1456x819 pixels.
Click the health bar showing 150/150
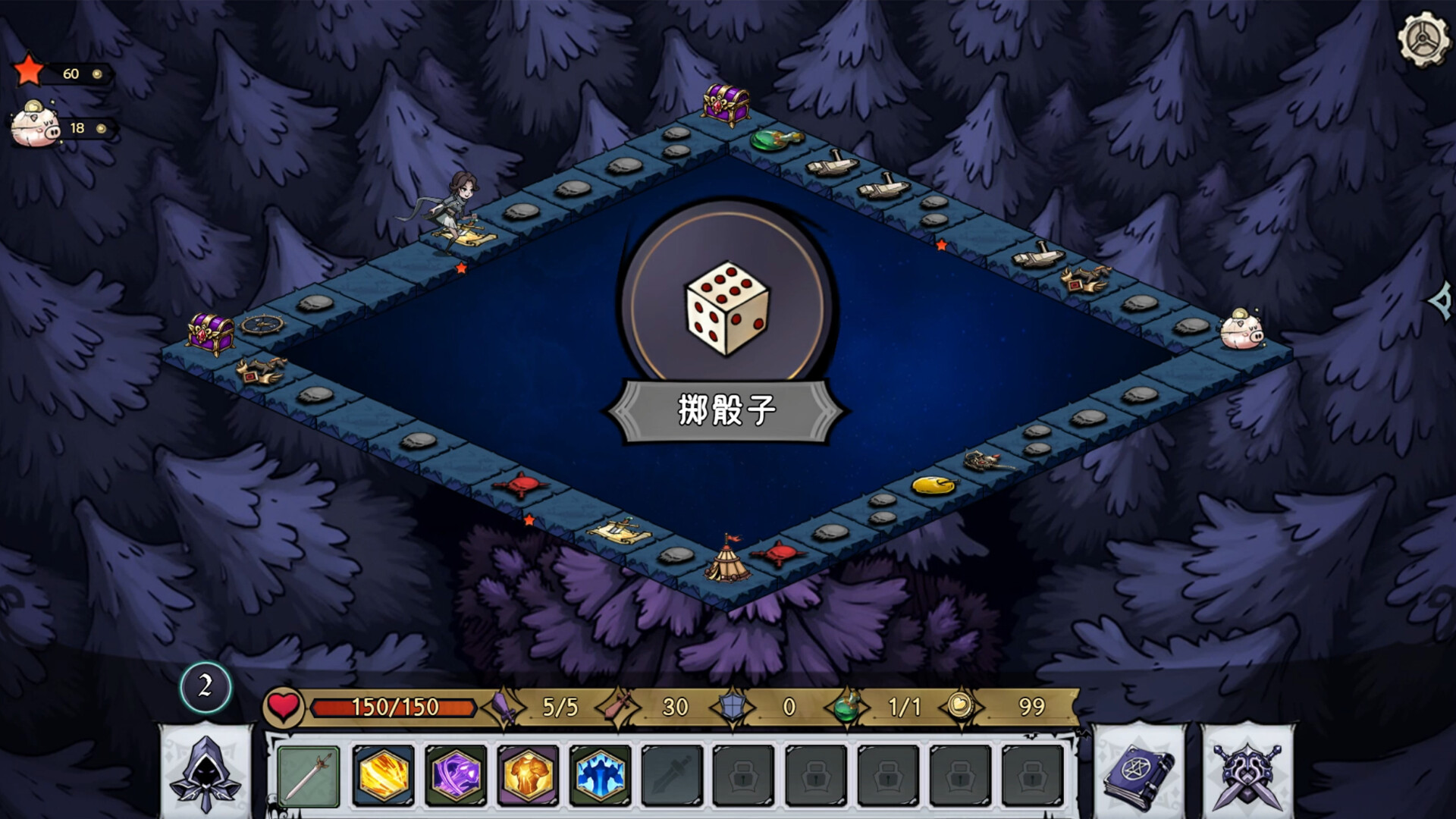coord(394,708)
